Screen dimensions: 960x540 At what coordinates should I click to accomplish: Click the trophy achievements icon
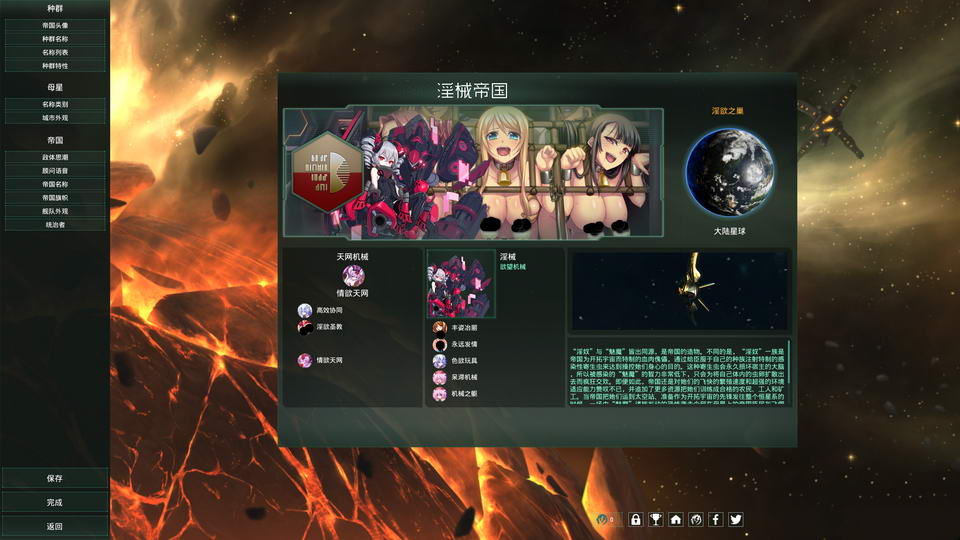[655, 519]
